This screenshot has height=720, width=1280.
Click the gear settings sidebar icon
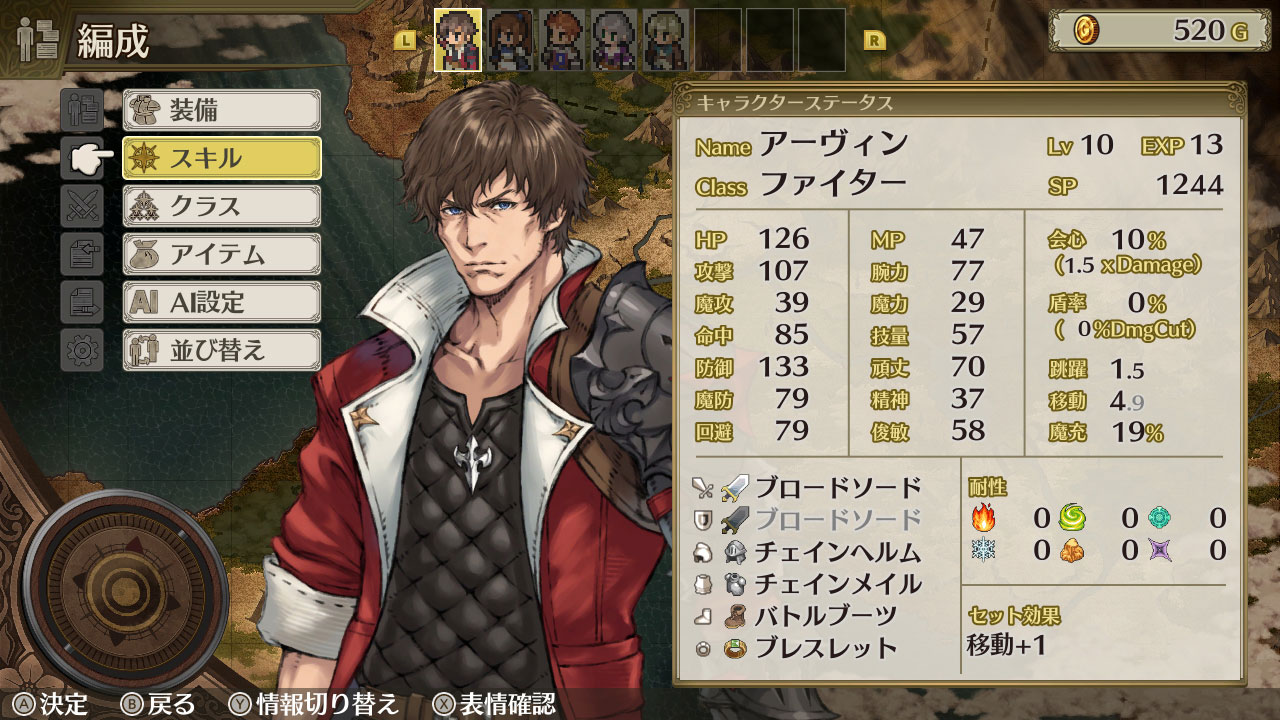[82, 350]
